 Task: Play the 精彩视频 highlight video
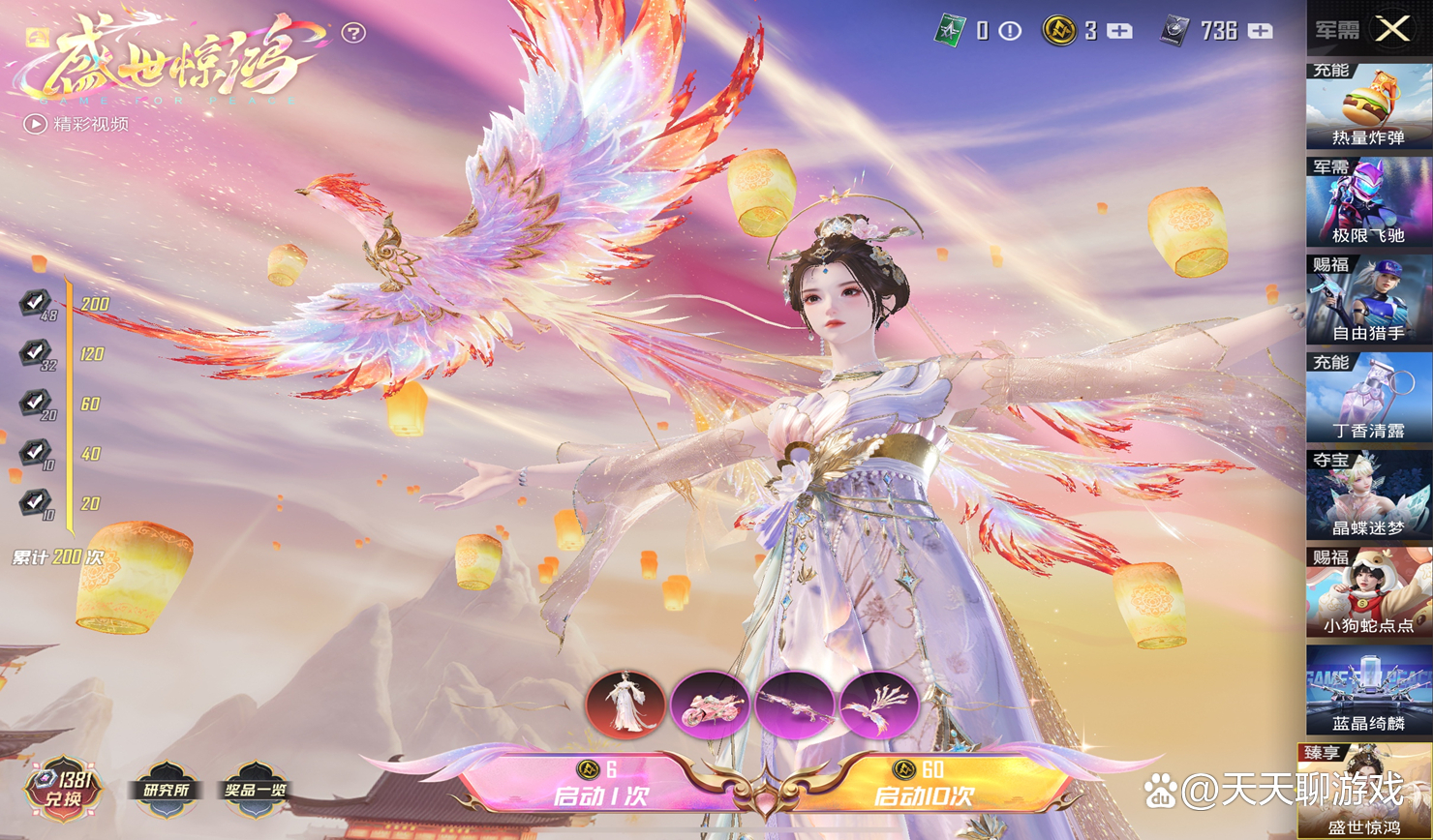coord(77,124)
